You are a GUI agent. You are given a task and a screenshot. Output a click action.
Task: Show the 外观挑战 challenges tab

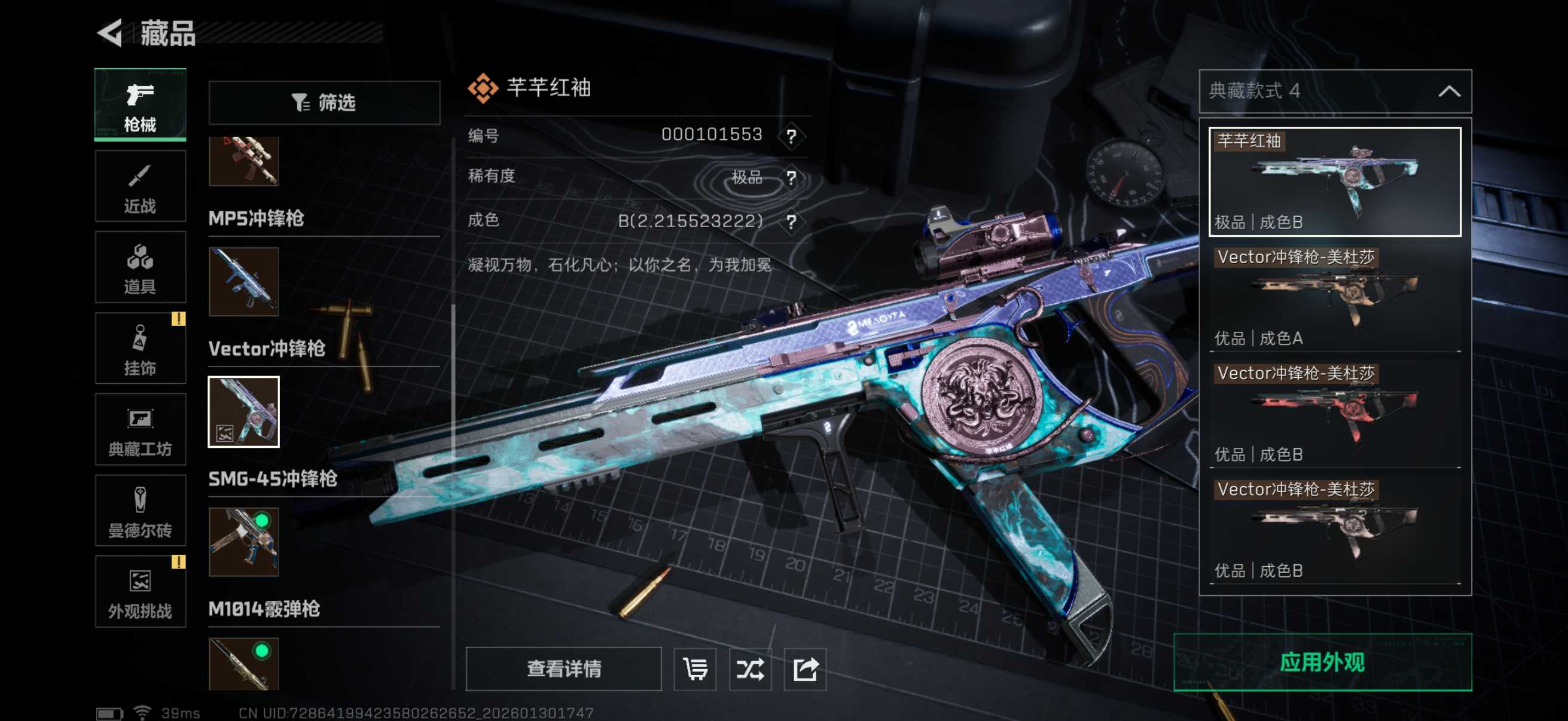[x=140, y=591]
